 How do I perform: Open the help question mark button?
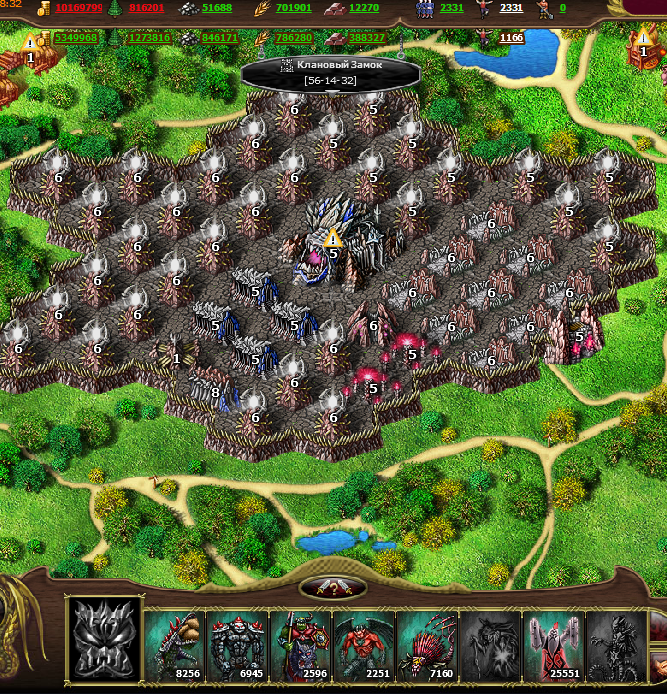coord(333,588)
